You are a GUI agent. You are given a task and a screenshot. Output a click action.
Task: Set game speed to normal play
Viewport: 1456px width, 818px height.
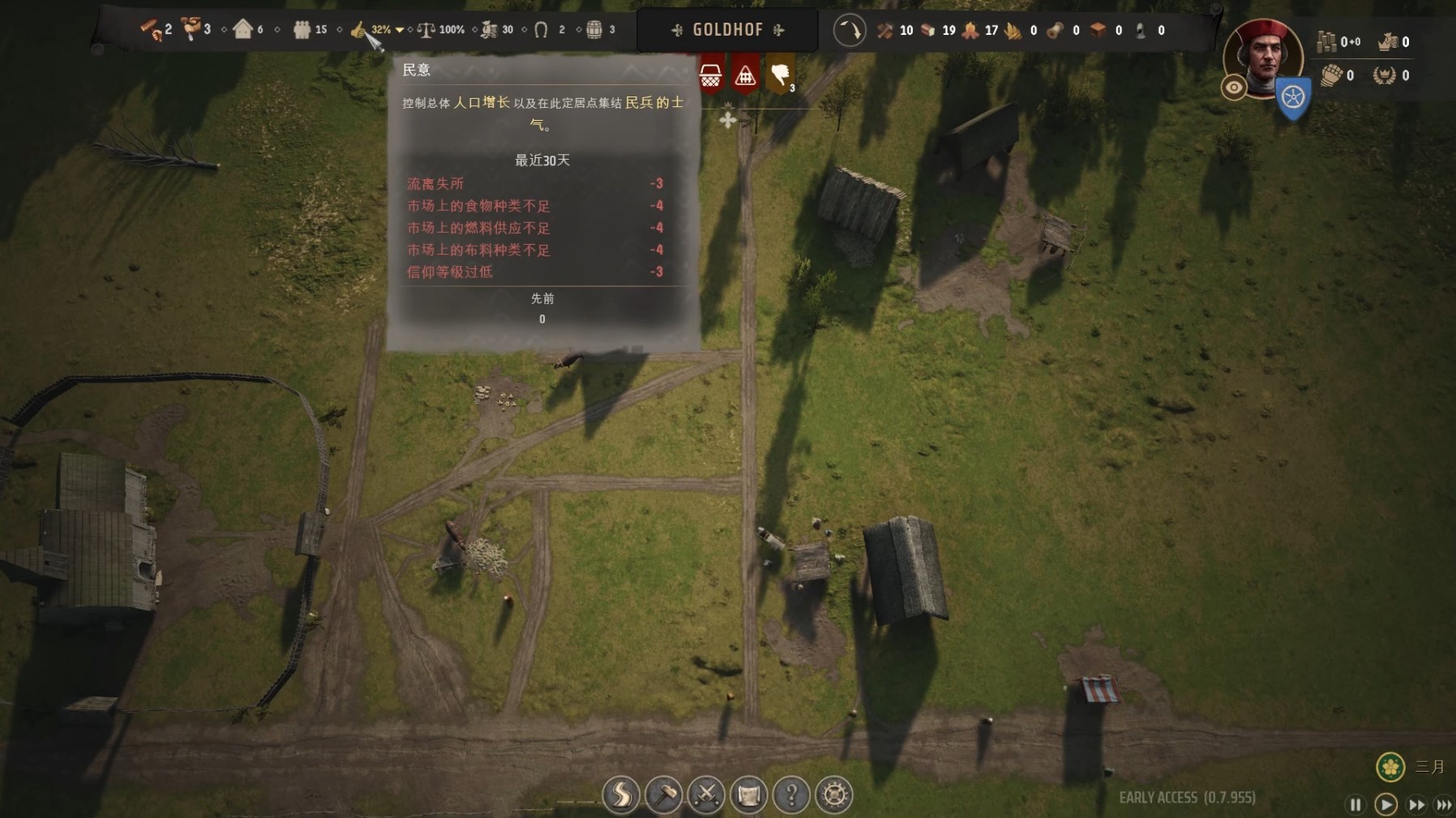[1385, 804]
